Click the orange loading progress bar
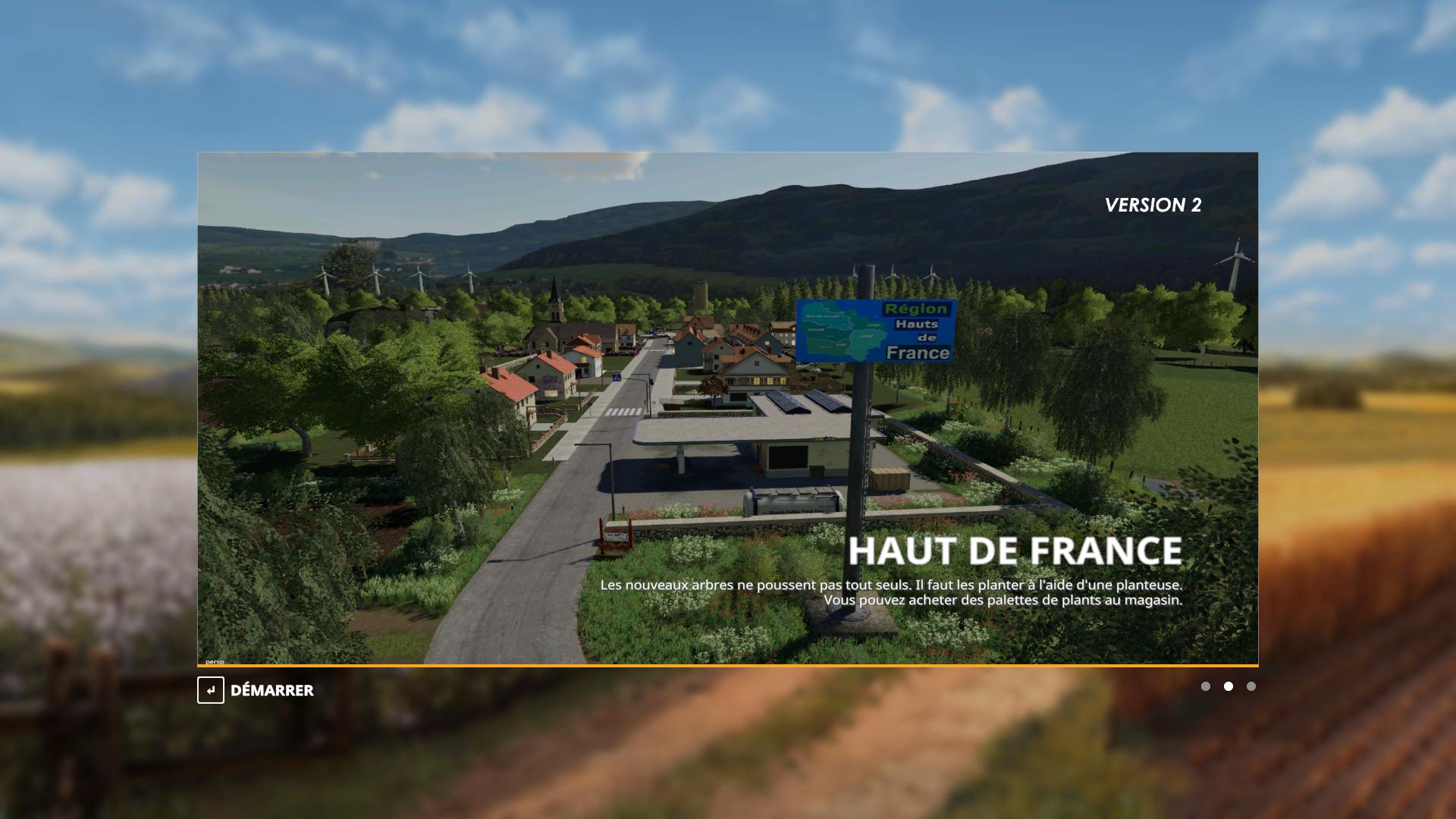The width and height of the screenshot is (1456, 819). point(727,665)
